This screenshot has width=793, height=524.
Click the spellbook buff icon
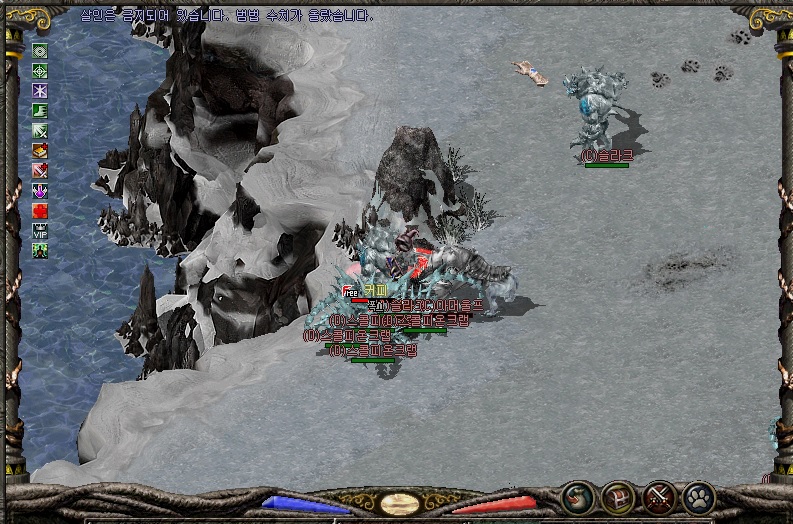tap(40, 150)
